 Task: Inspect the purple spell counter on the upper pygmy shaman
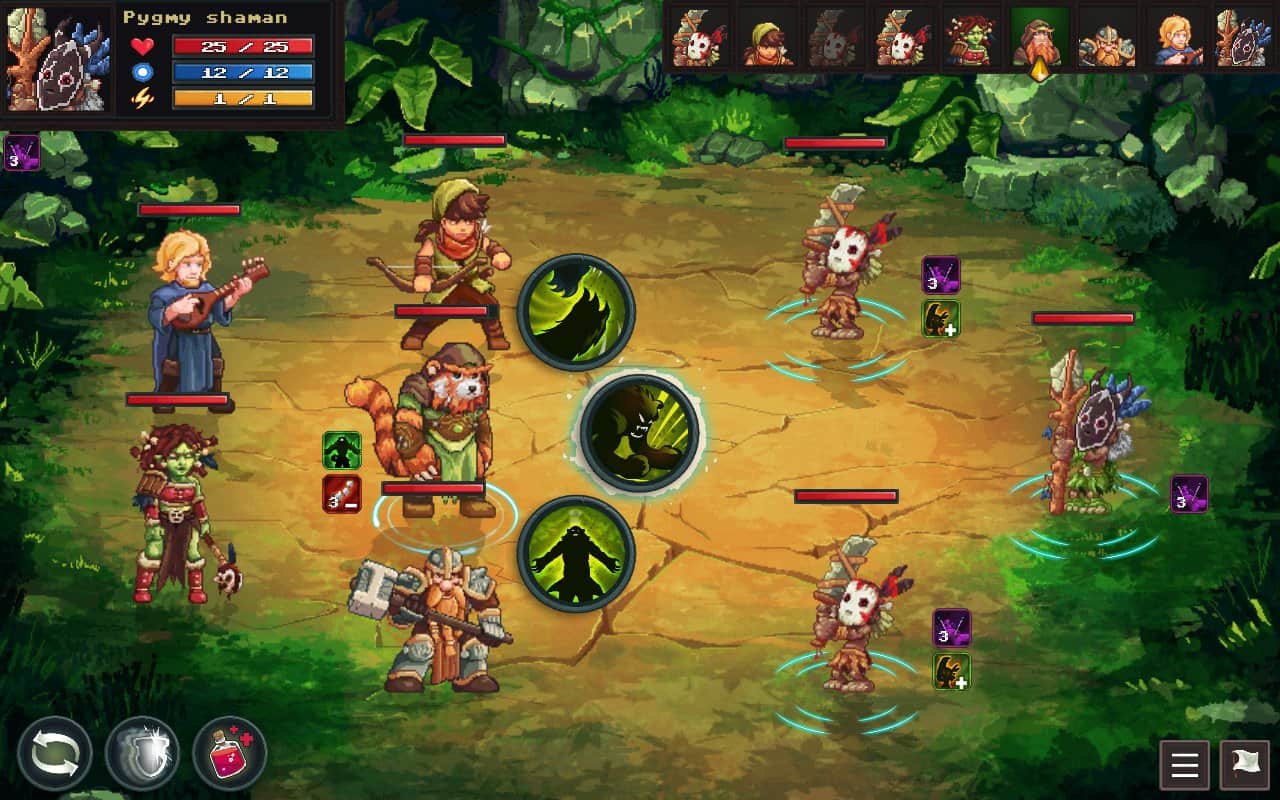point(941,275)
